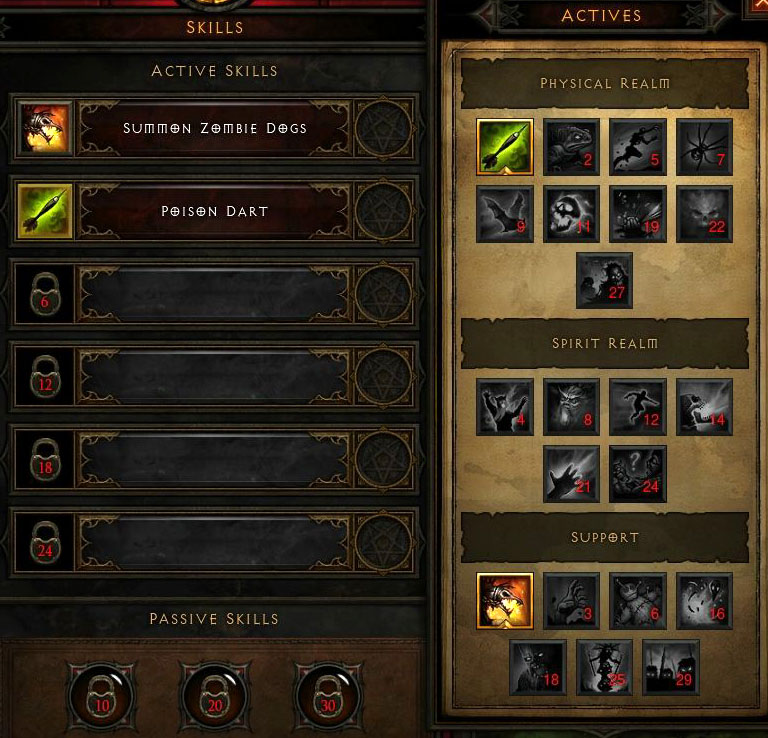Choose the Spirit Realm skill unlocking at level 14
Viewport: 768px width, 738px height.
(x=705, y=407)
